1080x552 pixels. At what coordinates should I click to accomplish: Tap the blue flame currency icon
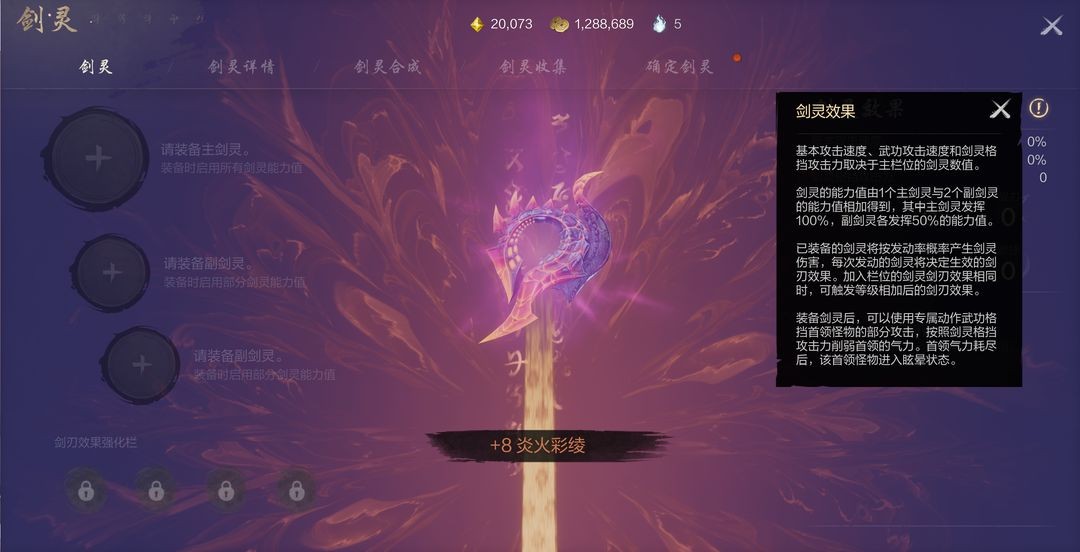659,24
